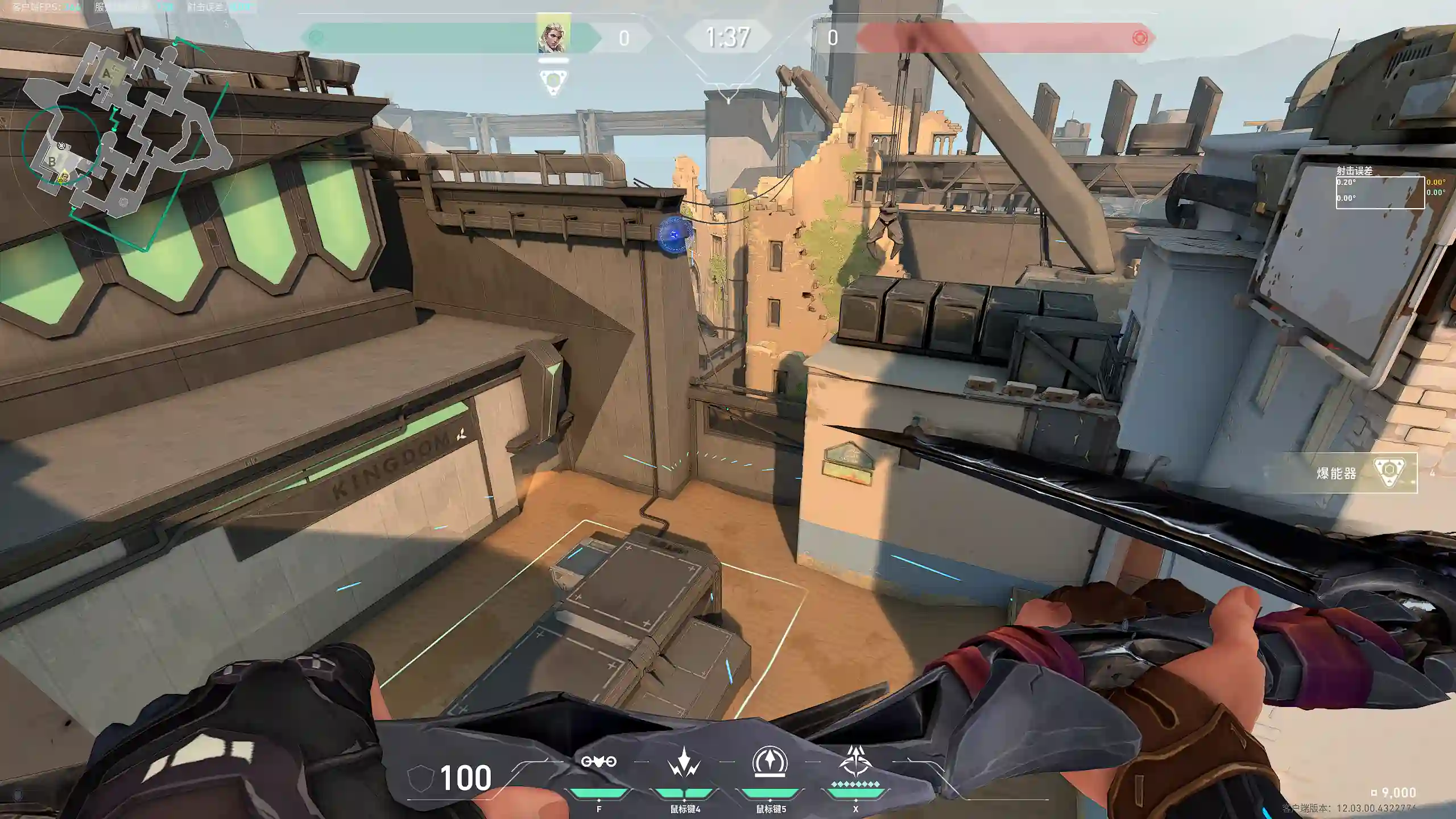1456x819 pixels.
Task: Select the 爆能器 spike slot
Action: coord(1365,473)
